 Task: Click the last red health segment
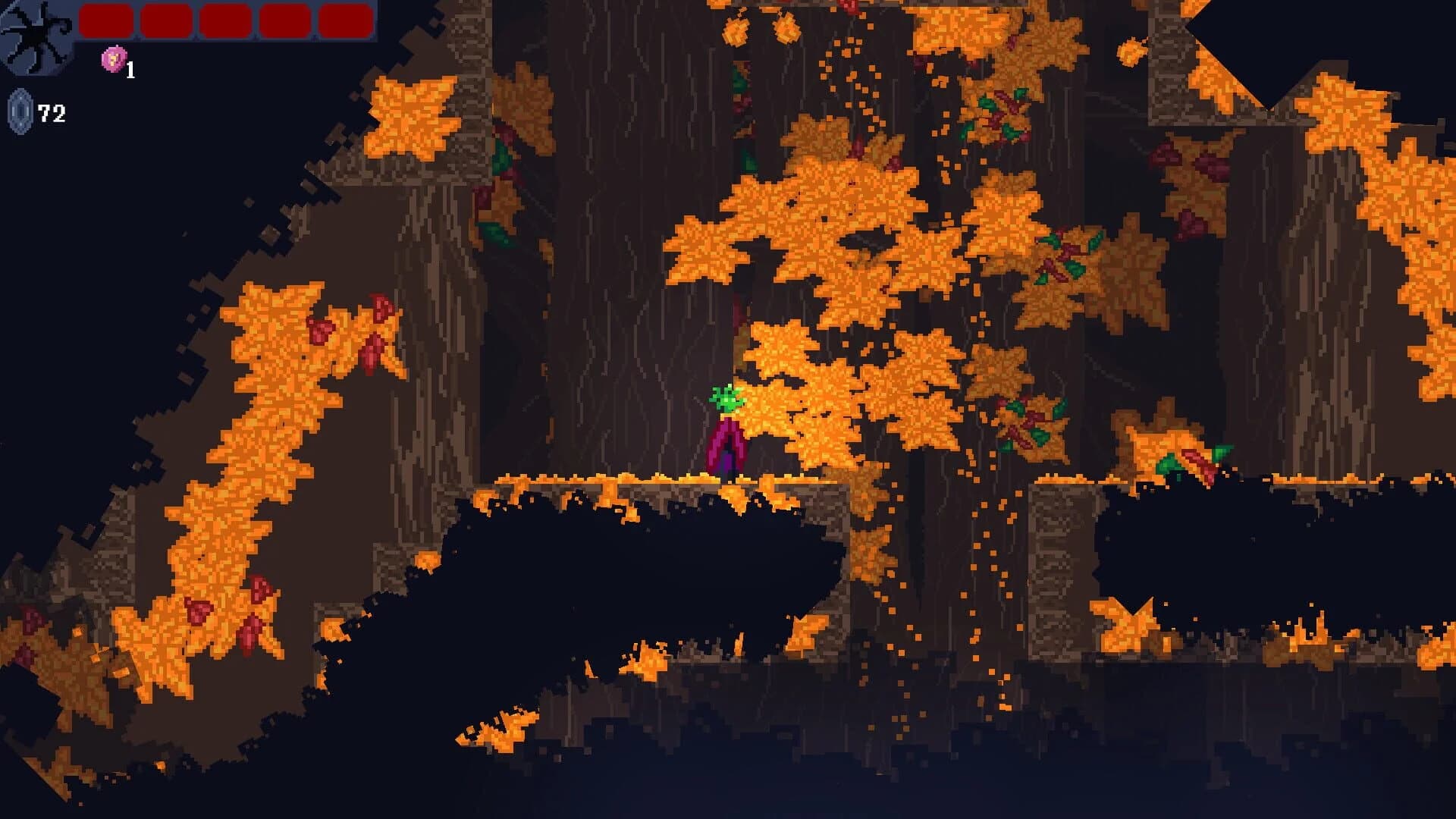(344, 20)
